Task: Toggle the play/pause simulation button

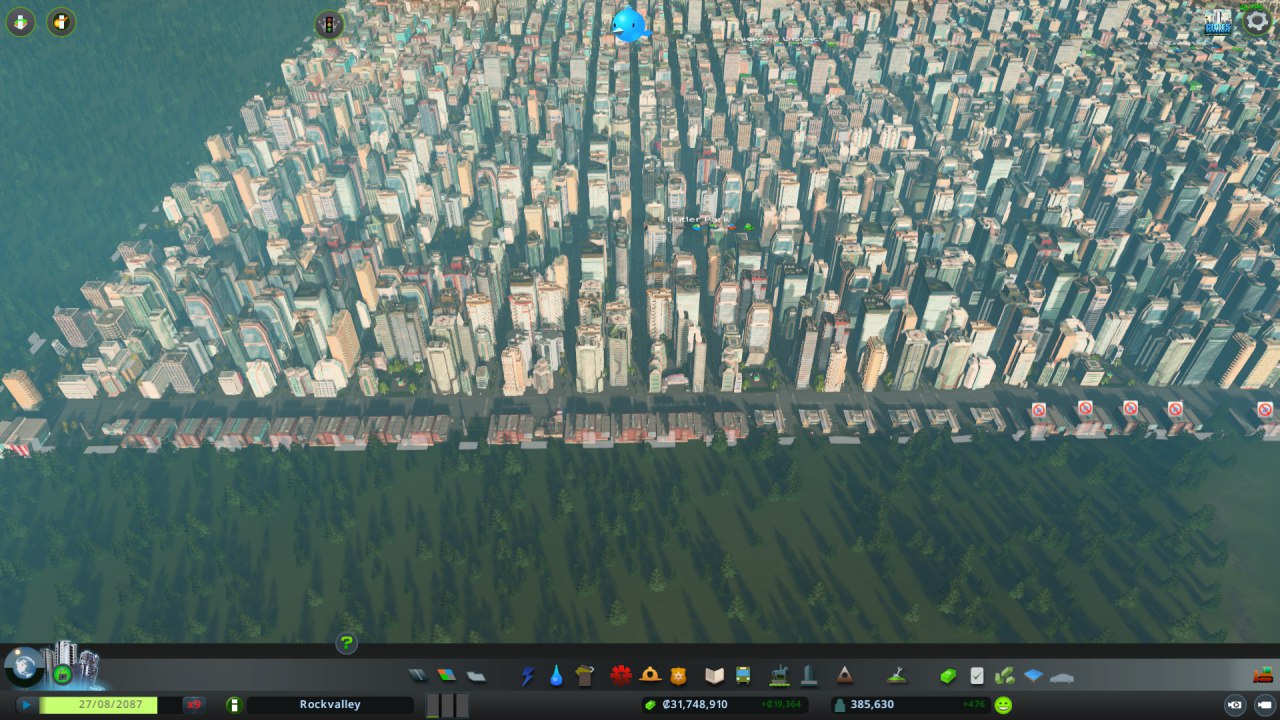Action: tap(25, 705)
